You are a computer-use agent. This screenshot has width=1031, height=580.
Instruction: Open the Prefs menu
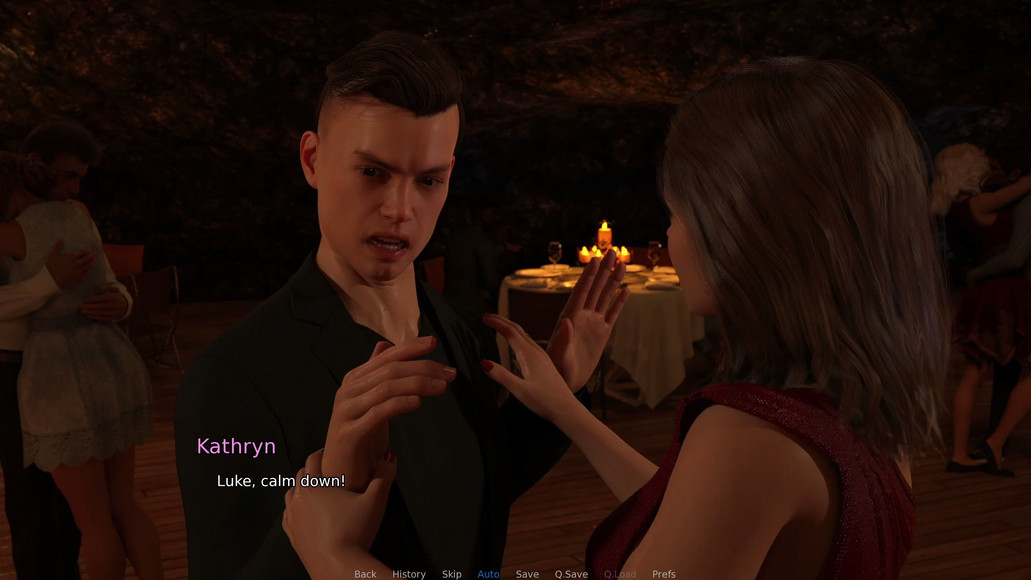(x=664, y=574)
